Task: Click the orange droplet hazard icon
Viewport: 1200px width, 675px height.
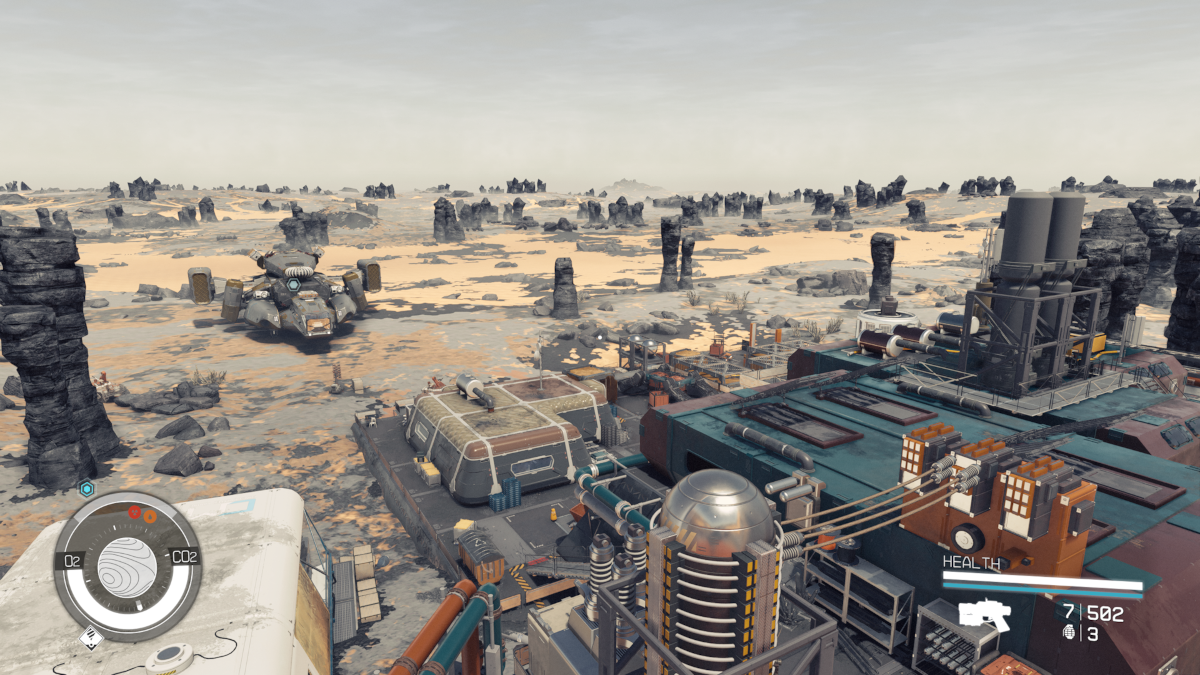Action: [x=150, y=517]
